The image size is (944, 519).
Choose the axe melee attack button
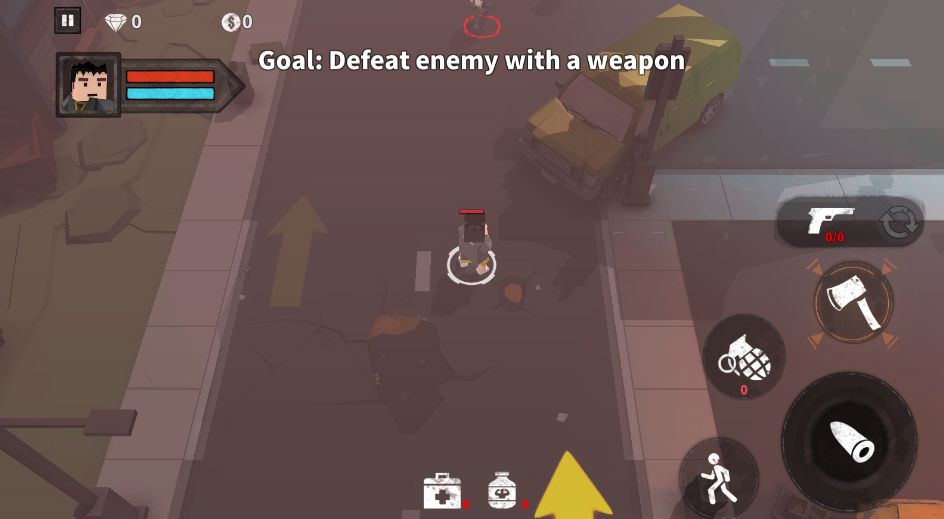853,302
